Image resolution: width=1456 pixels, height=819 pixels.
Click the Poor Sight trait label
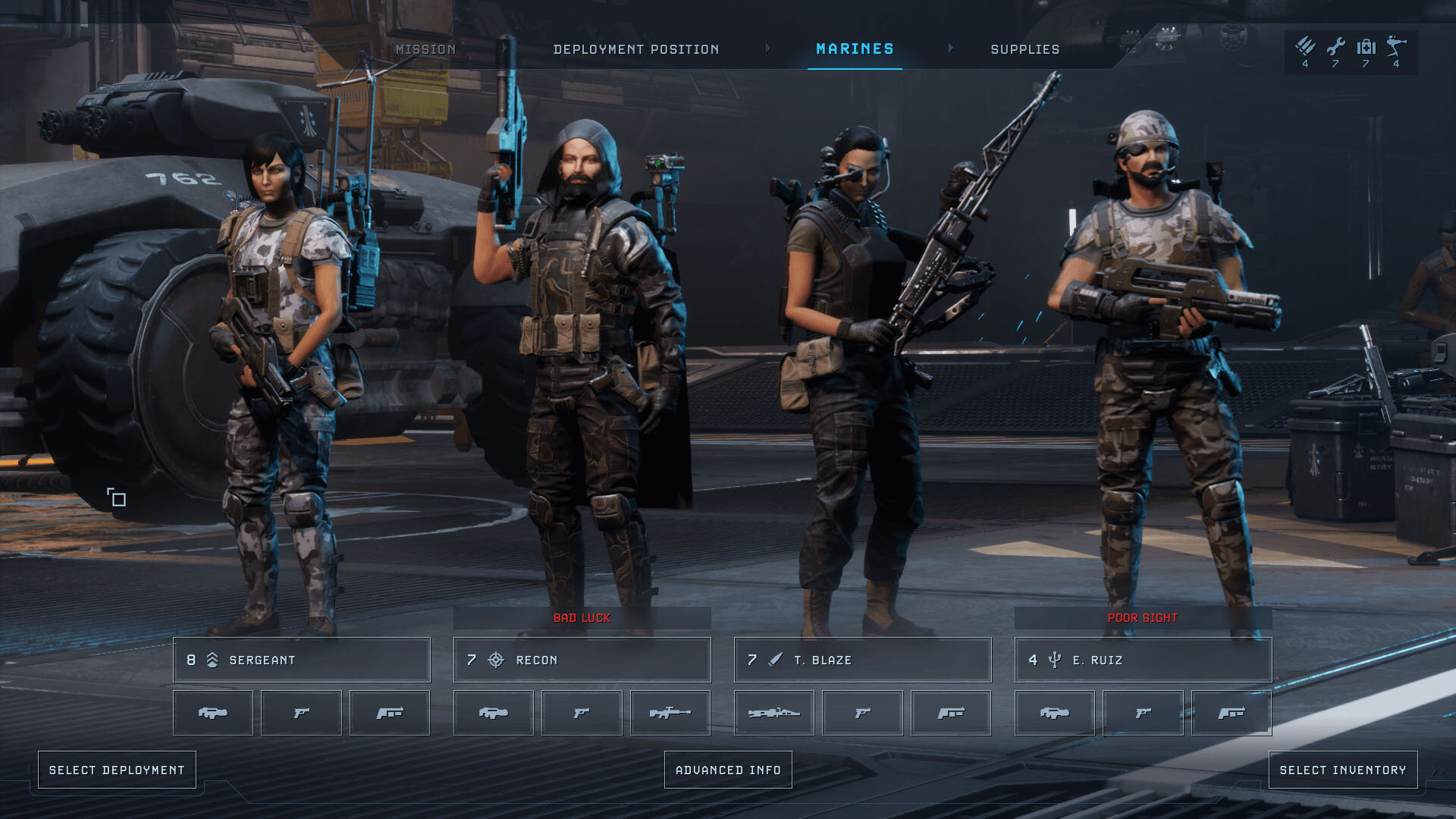(x=1142, y=618)
